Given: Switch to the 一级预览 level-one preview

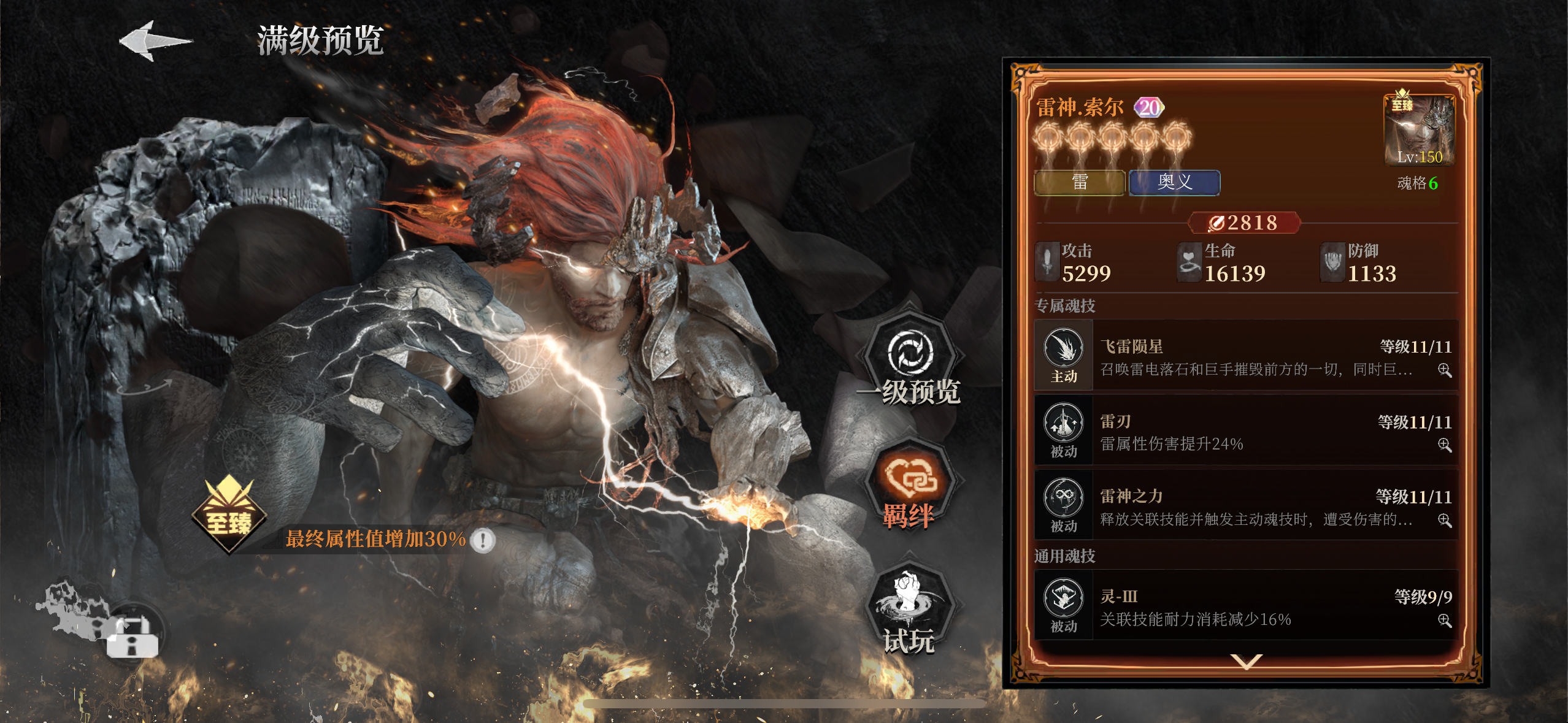Looking at the screenshot, I should 911,362.
